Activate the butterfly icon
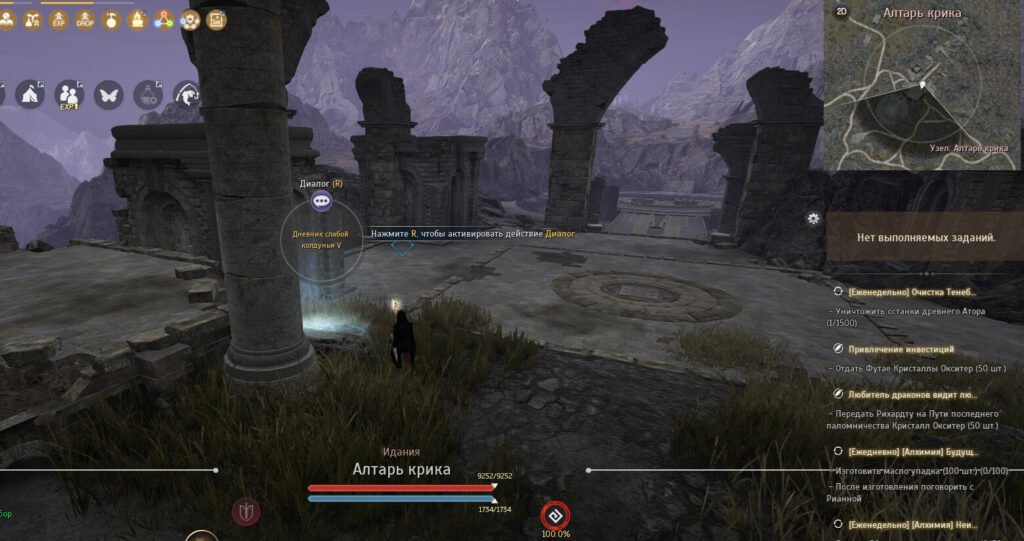Viewport: 1024px width, 541px height. [108, 95]
